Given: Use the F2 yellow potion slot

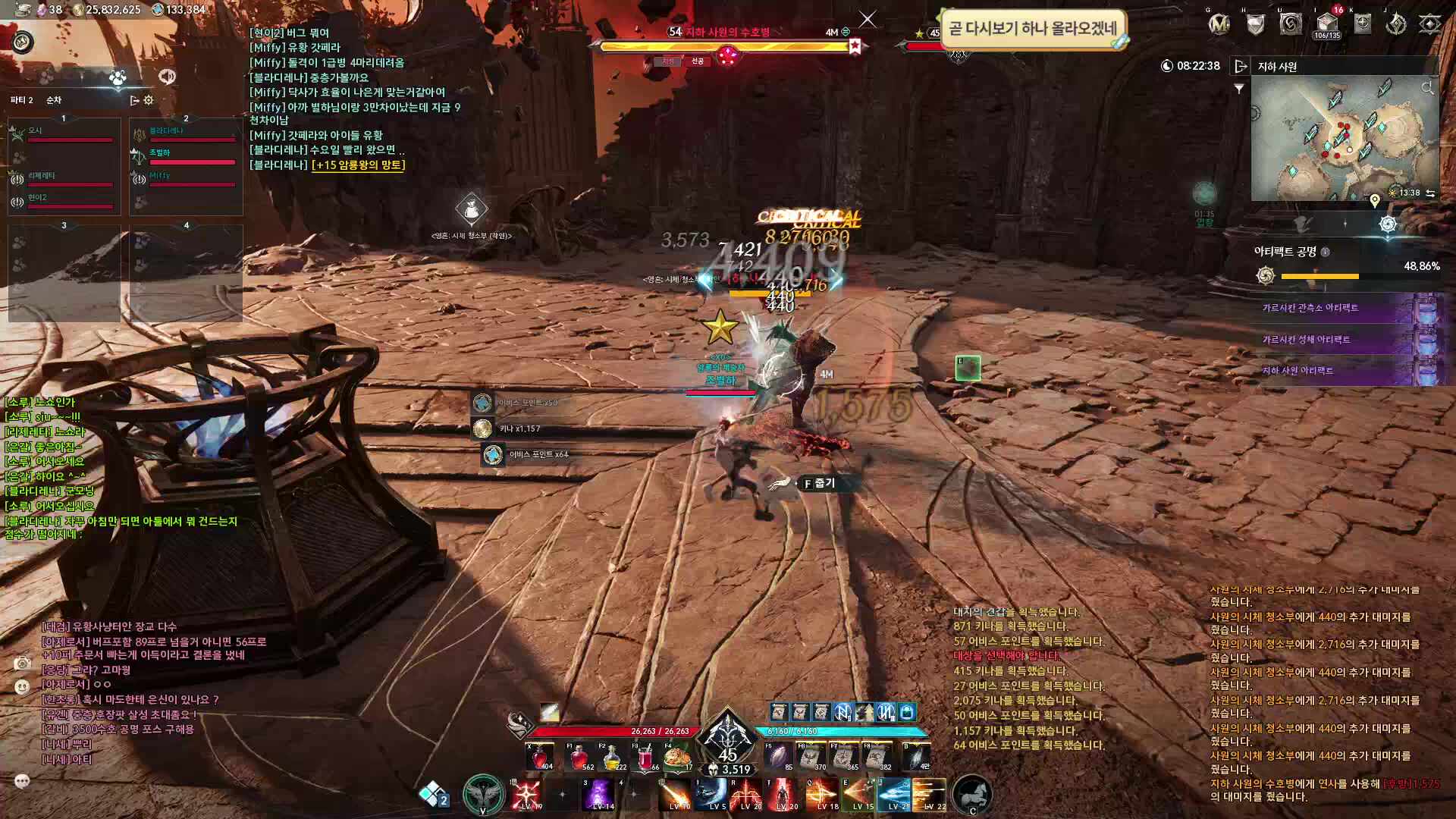Looking at the screenshot, I should click(x=612, y=757).
